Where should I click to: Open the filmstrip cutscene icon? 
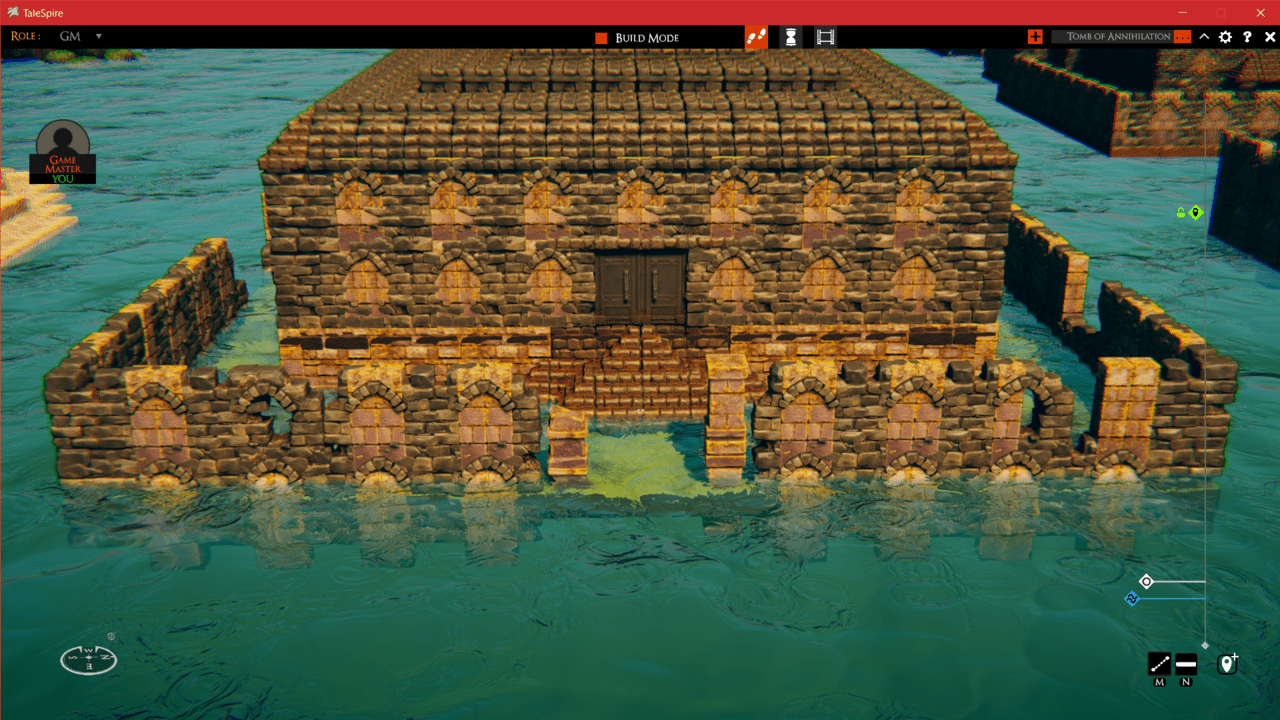(824, 36)
